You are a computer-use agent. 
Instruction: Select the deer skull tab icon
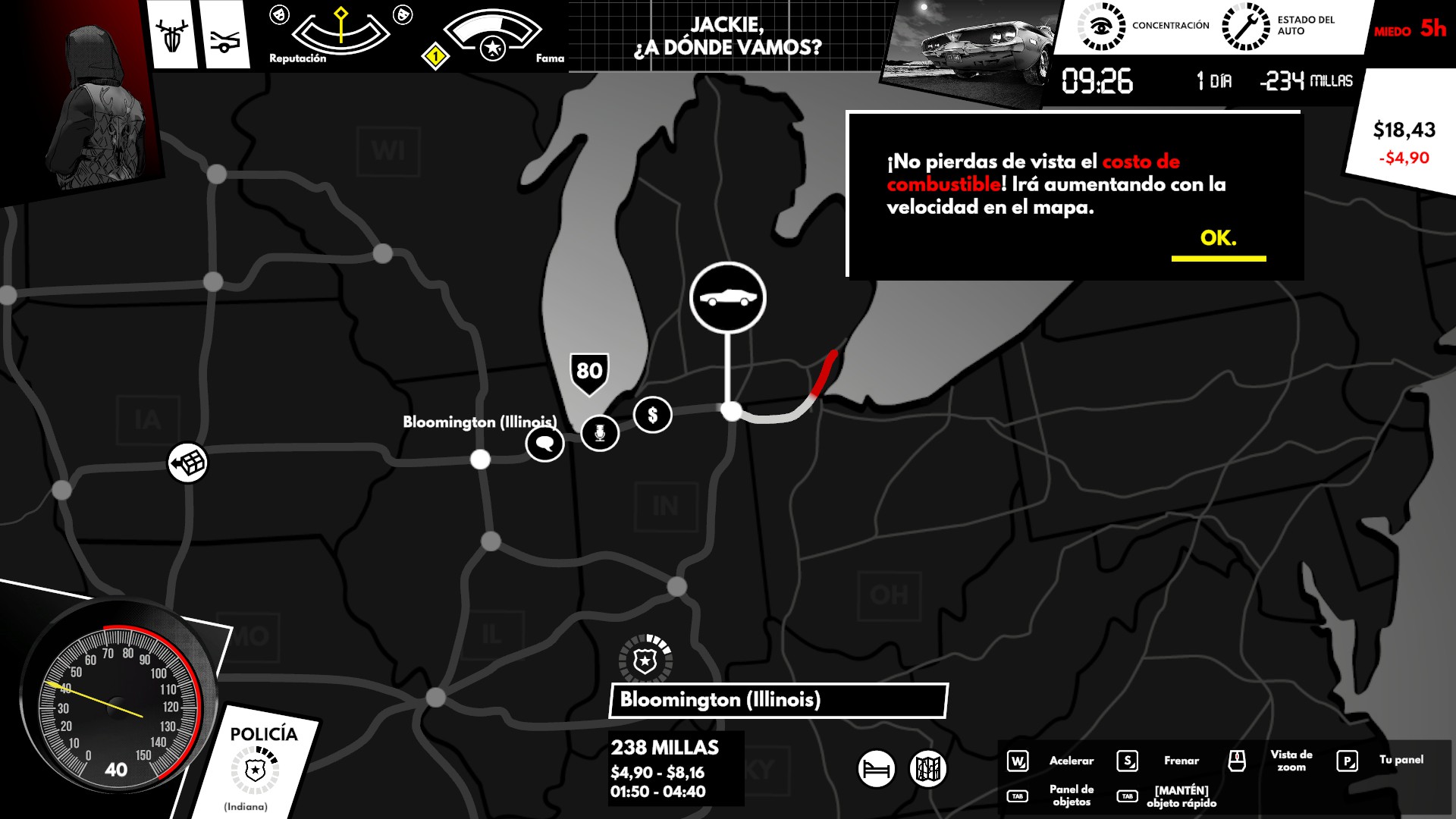click(x=172, y=35)
